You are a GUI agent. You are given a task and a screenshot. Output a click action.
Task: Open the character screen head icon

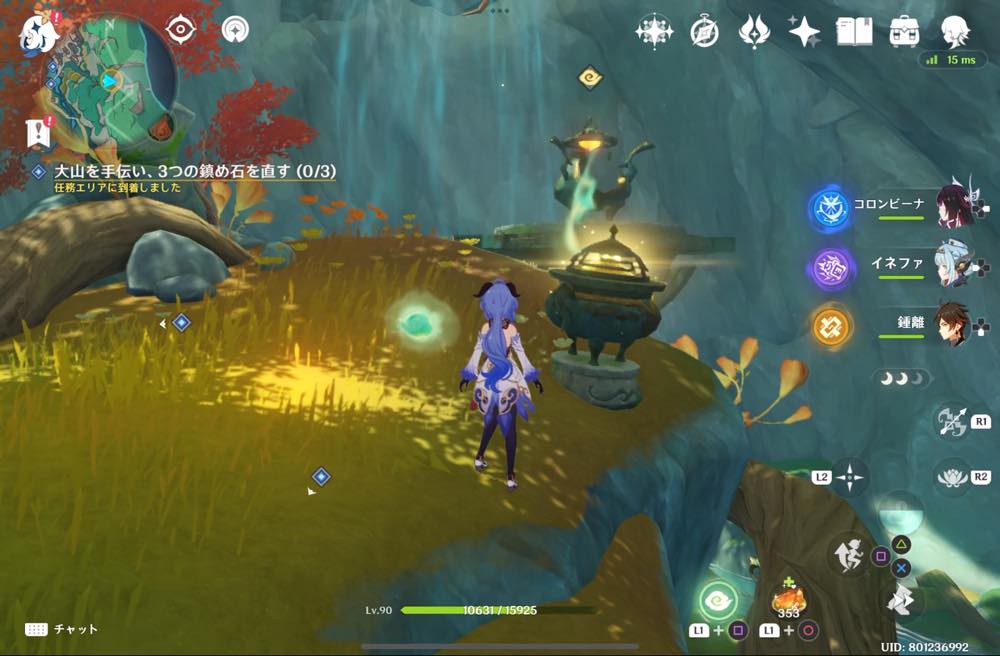956,30
